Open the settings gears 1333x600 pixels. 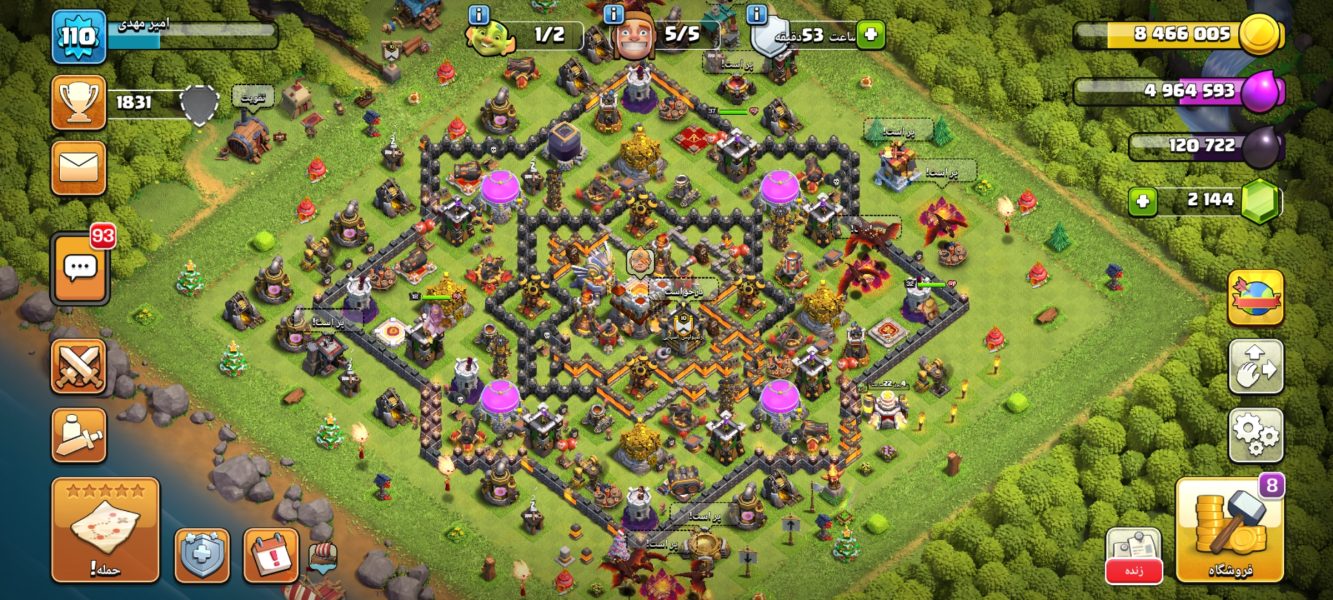pos(1255,433)
